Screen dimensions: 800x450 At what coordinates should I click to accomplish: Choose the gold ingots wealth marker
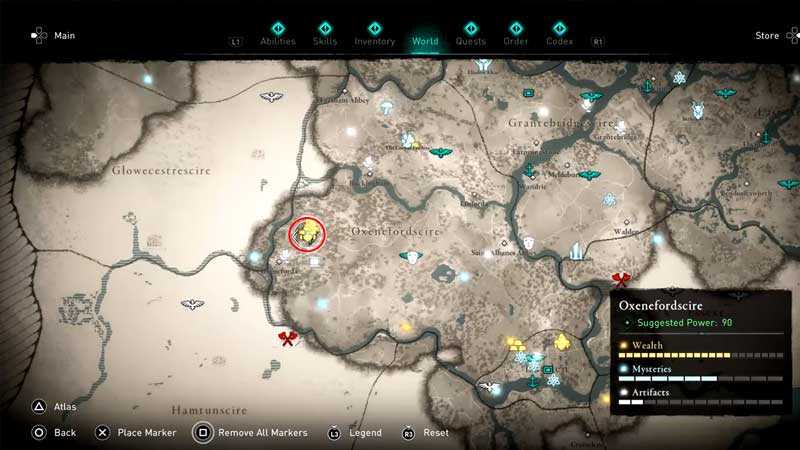coord(515,345)
